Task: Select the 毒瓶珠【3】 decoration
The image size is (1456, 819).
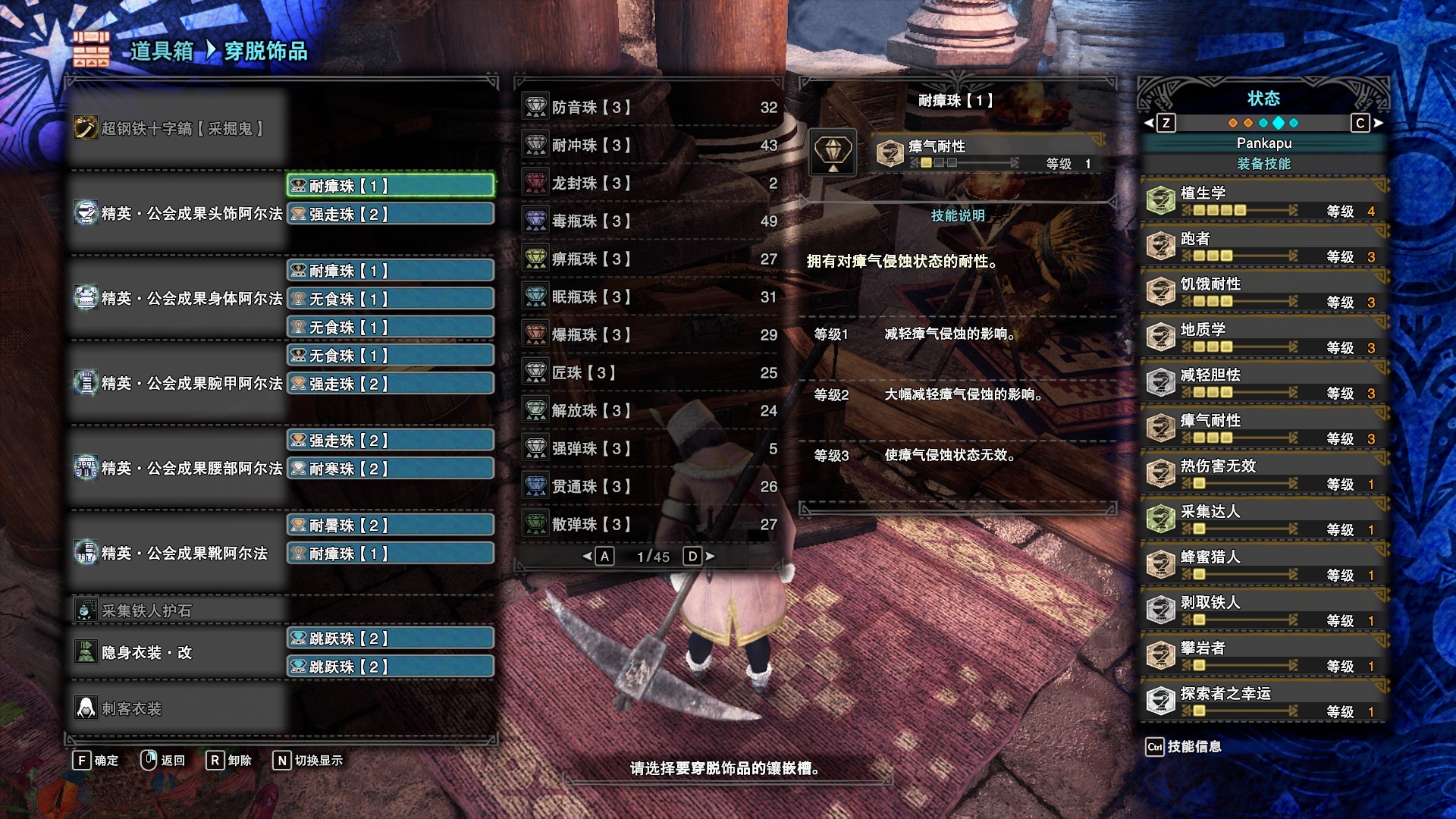Action: pyautogui.click(x=650, y=221)
